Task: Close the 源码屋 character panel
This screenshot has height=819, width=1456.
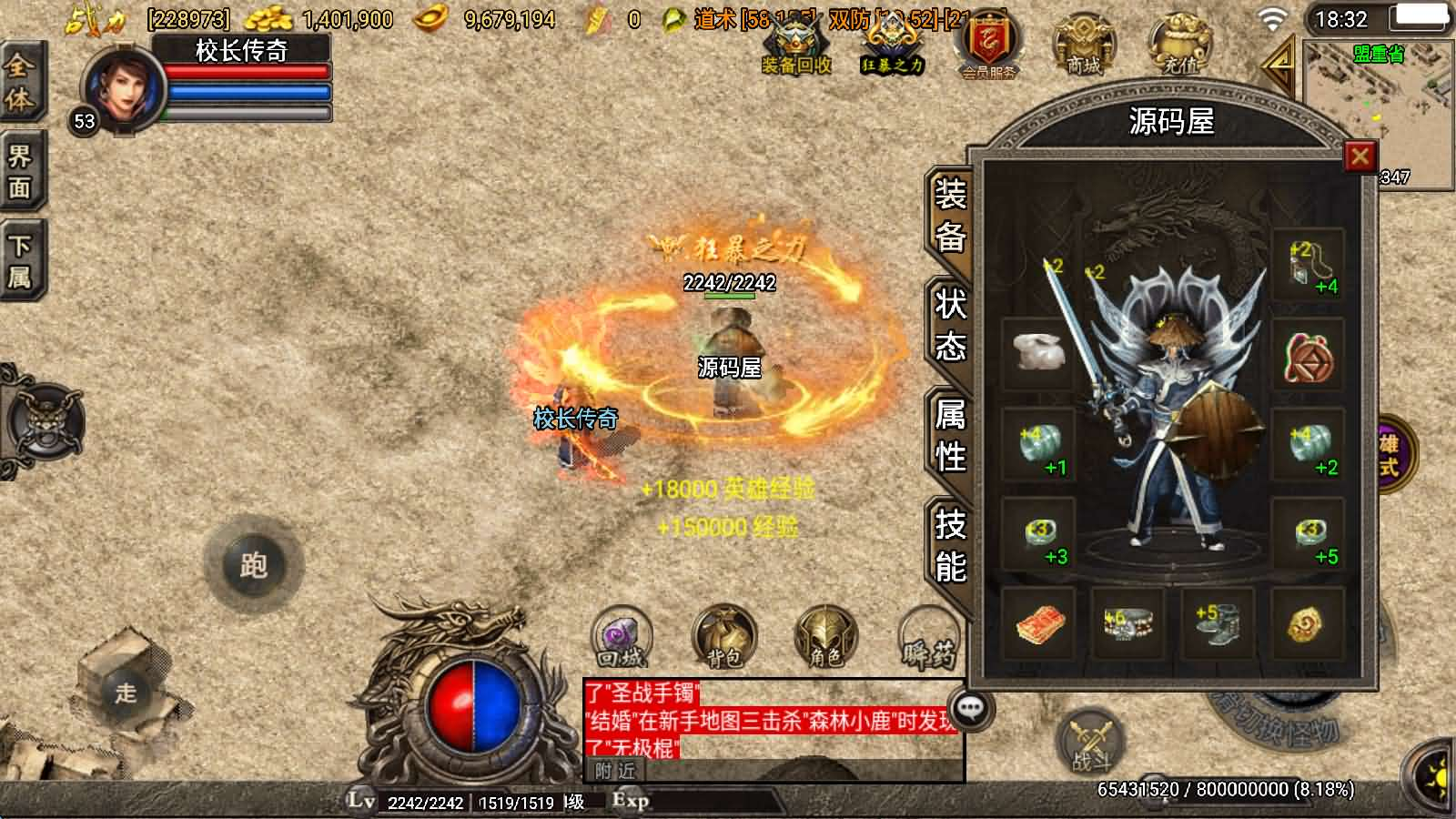Action: pyautogui.click(x=1360, y=157)
